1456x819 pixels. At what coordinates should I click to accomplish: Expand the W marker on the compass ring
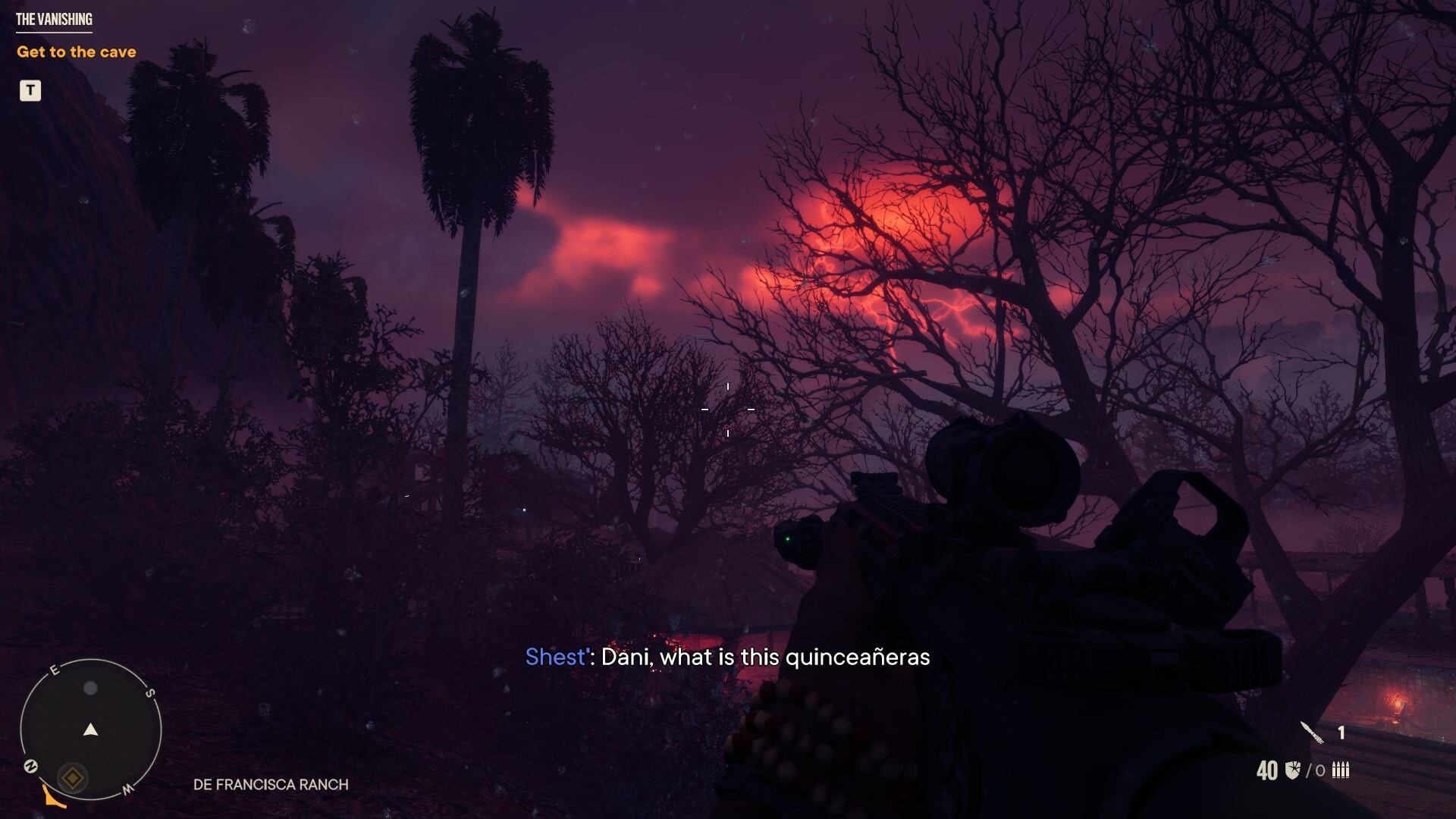pyautogui.click(x=129, y=789)
